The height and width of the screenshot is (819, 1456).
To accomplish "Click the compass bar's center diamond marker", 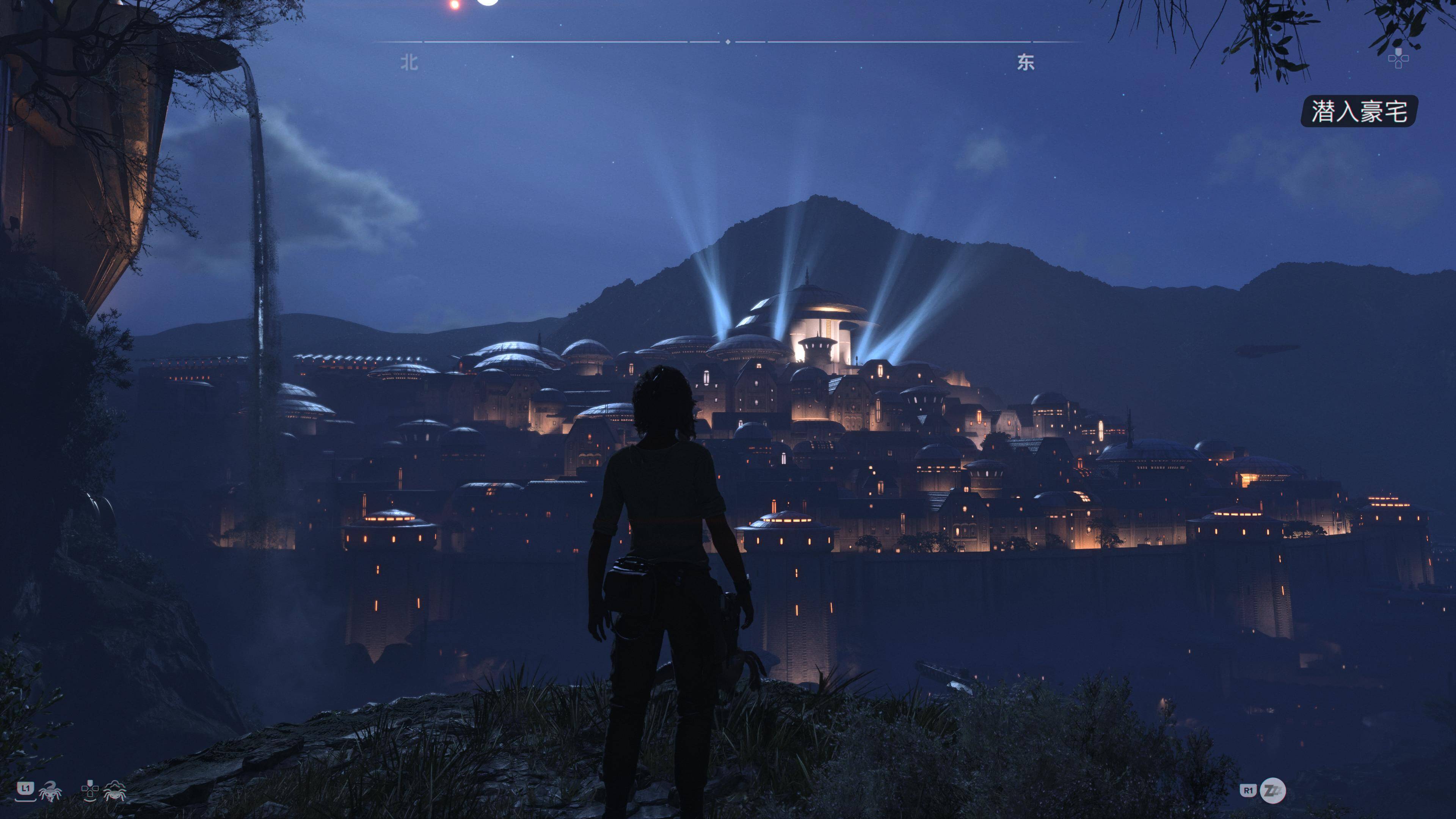I will tap(728, 42).
